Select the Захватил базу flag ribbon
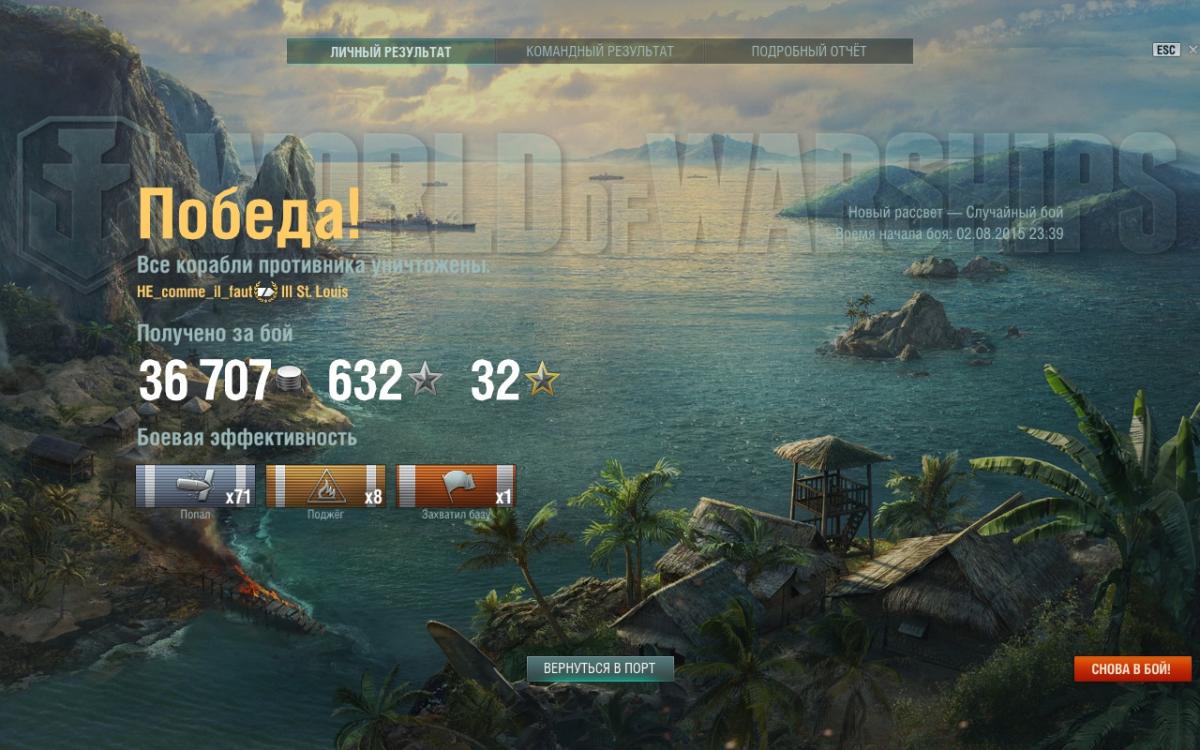 point(456,486)
